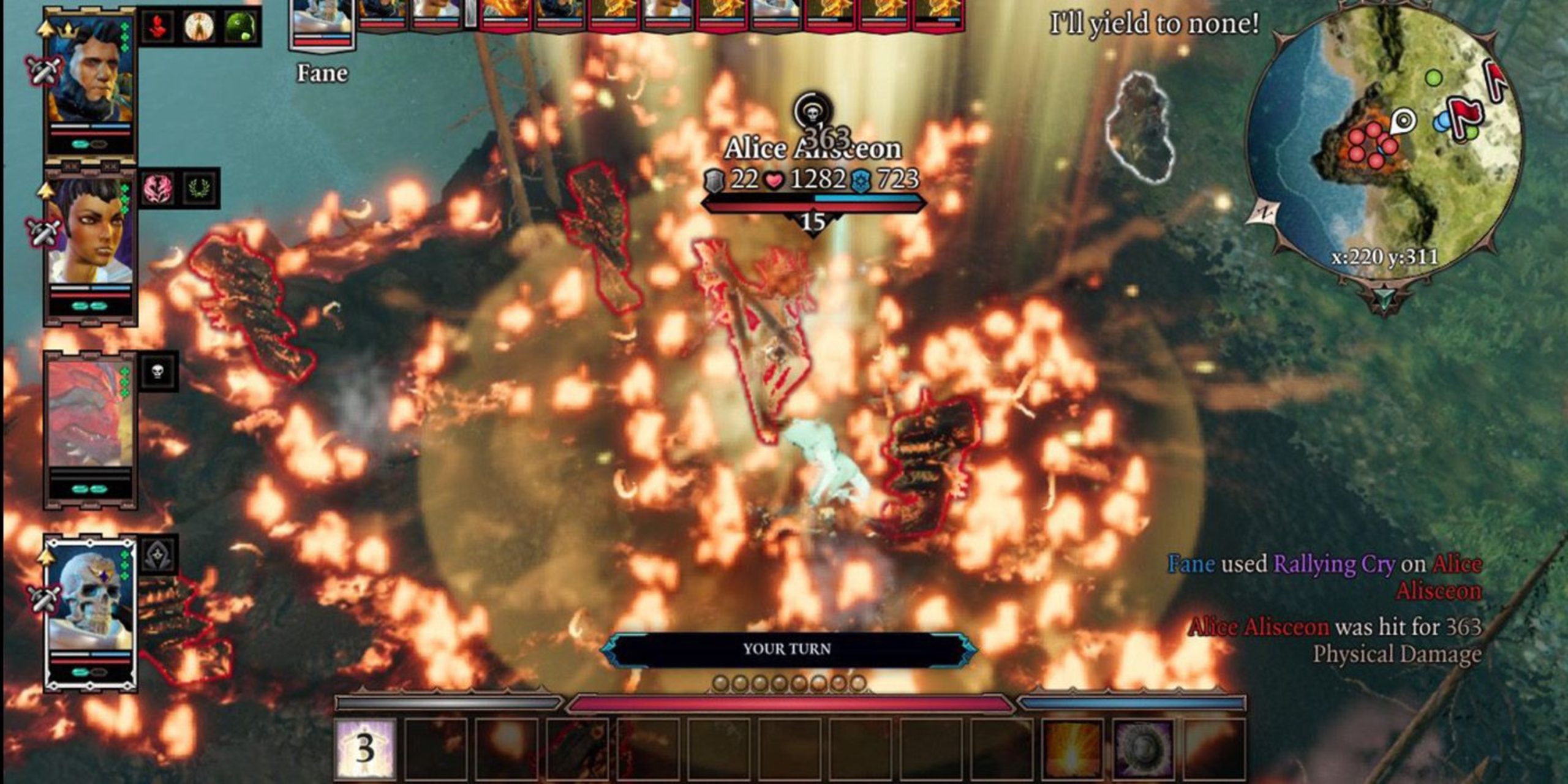Activate the fiery sunburst skill in hotbar
Image resolution: width=1568 pixels, height=784 pixels.
click(1072, 748)
